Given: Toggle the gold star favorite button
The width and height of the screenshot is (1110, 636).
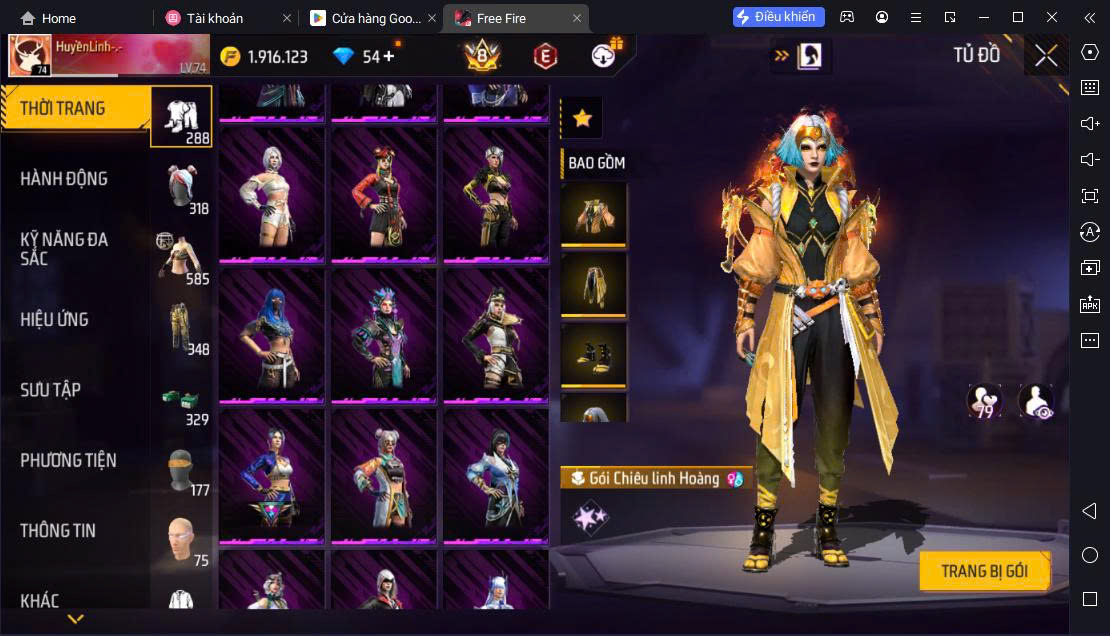Looking at the screenshot, I should click(x=582, y=118).
